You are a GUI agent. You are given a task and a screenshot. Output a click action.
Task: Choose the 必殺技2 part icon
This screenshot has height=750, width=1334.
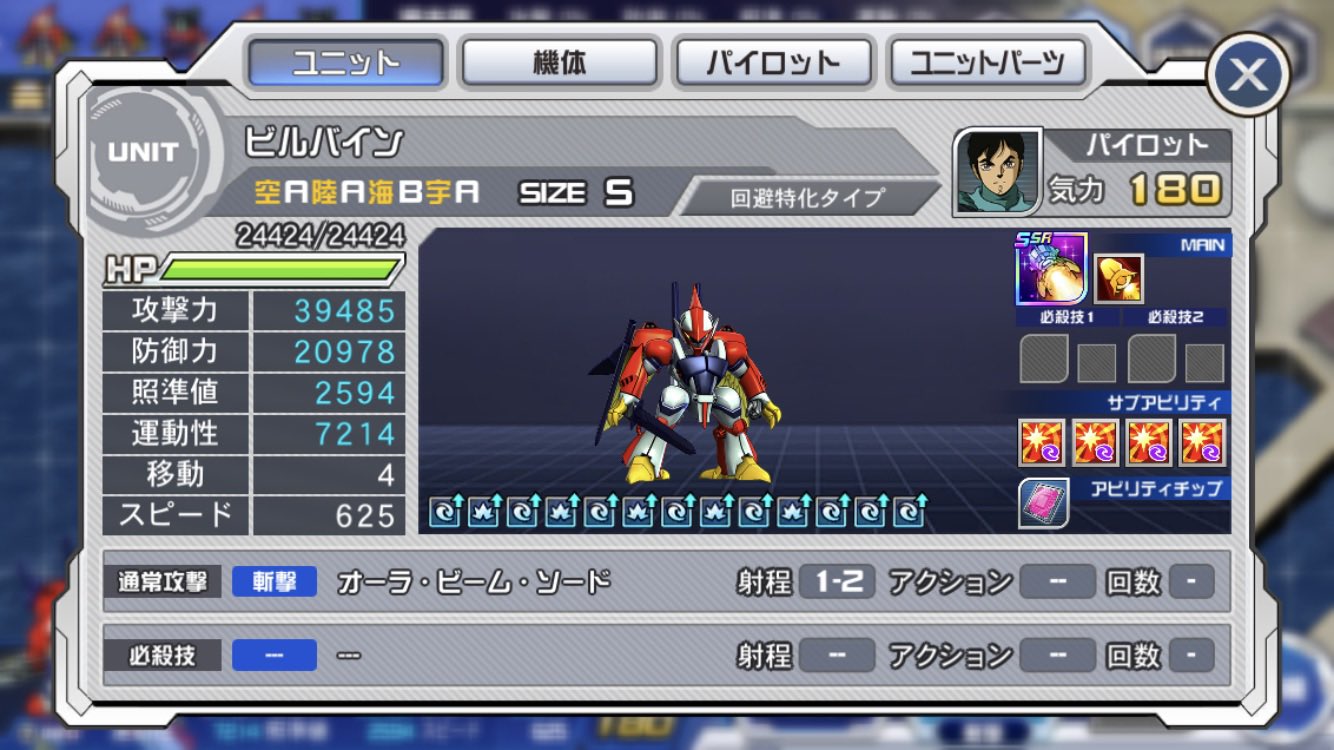[x=1119, y=278]
